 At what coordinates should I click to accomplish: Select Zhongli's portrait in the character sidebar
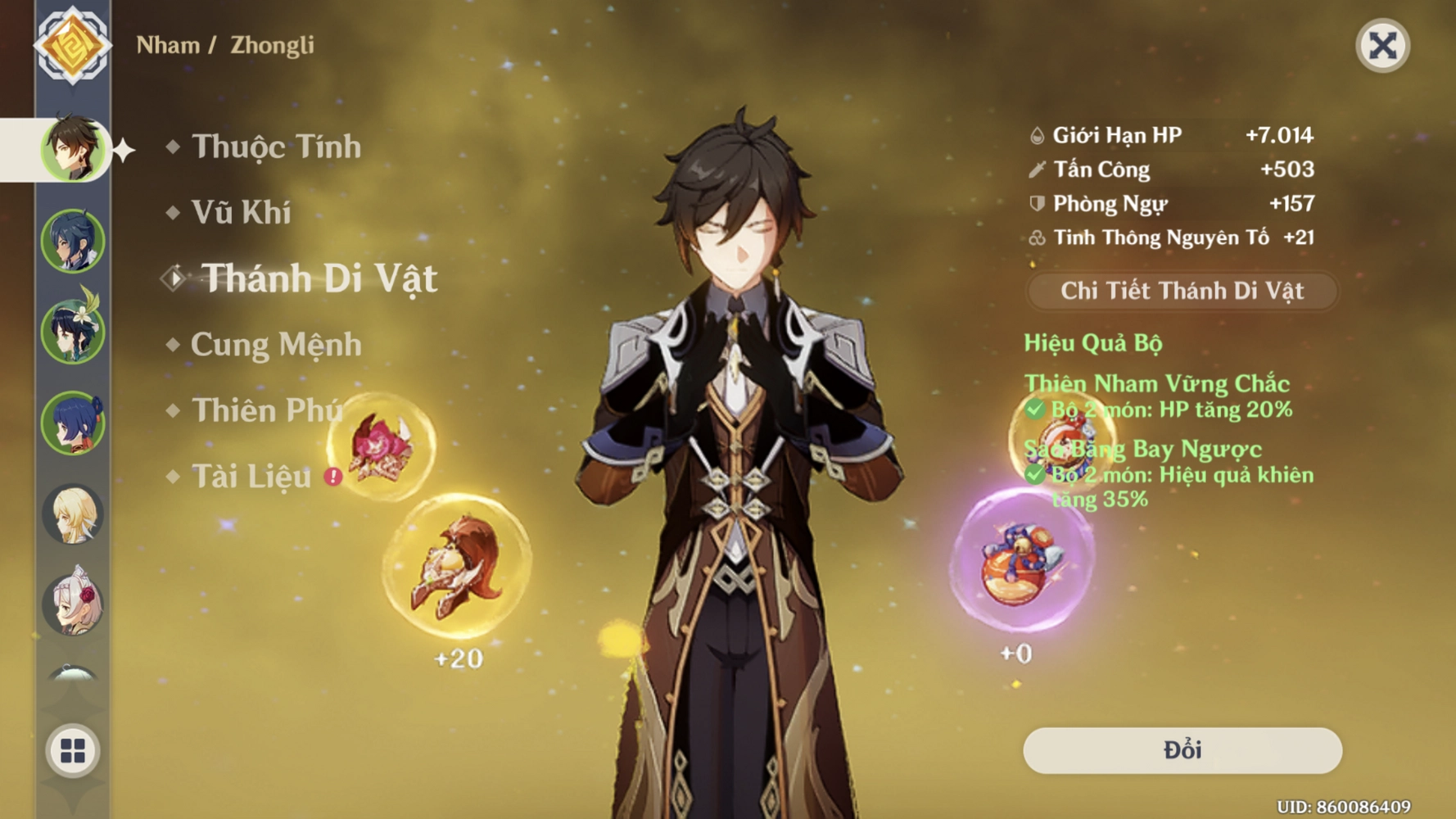[x=74, y=152]
